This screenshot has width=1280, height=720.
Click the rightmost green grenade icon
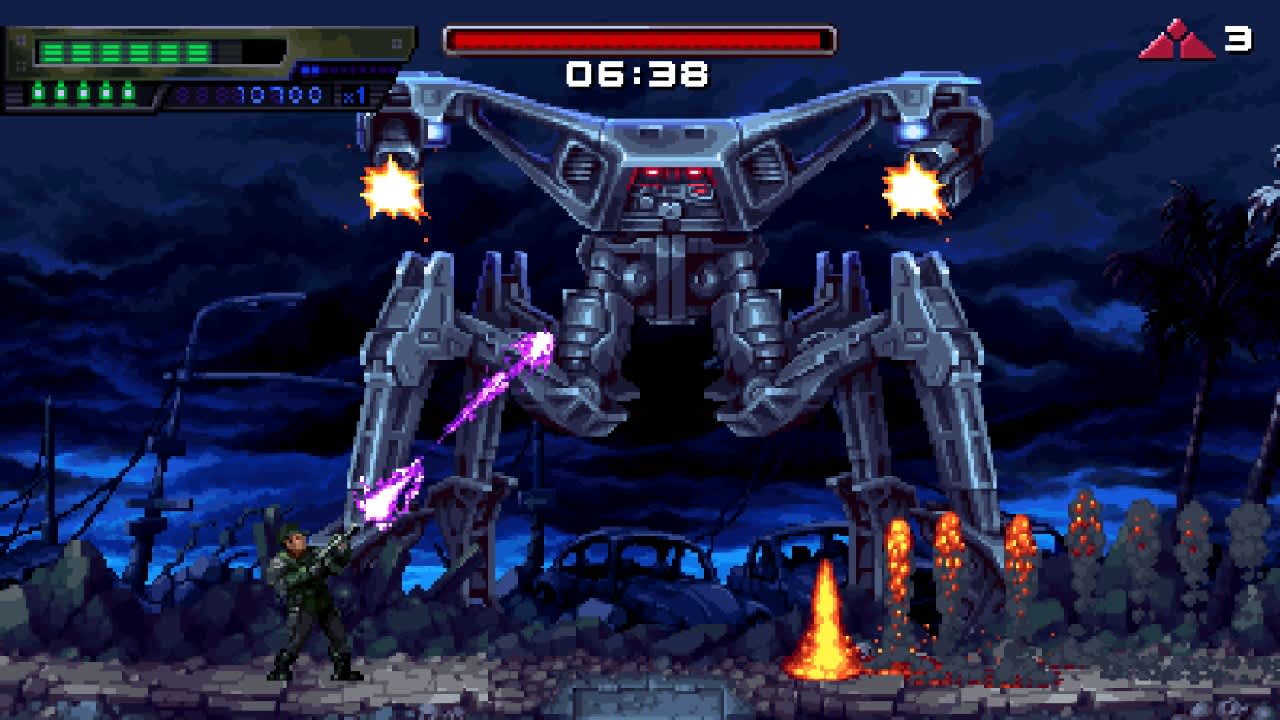tap(130, 92)
